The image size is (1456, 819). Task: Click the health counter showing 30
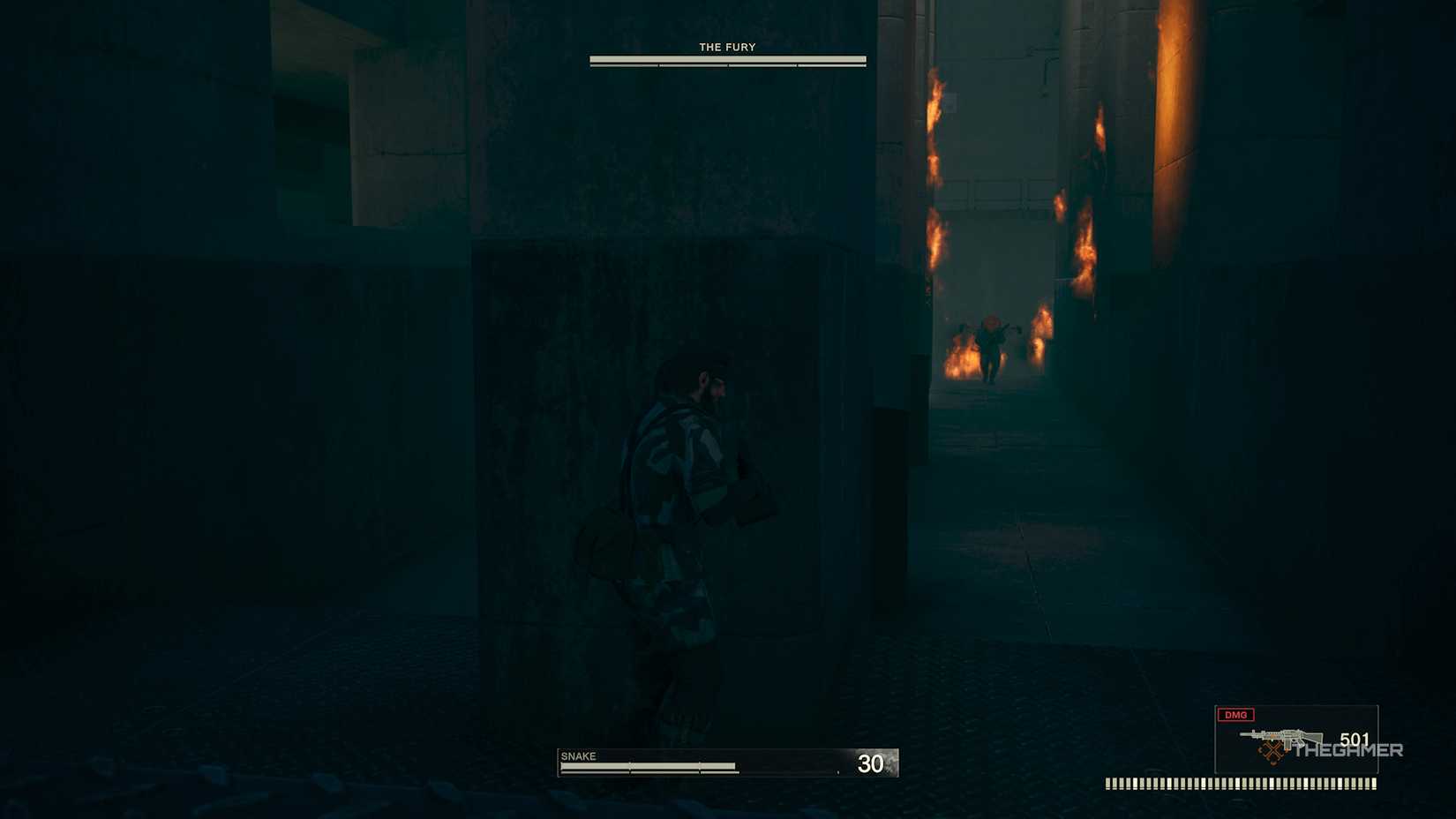click(x=869, y=763)
